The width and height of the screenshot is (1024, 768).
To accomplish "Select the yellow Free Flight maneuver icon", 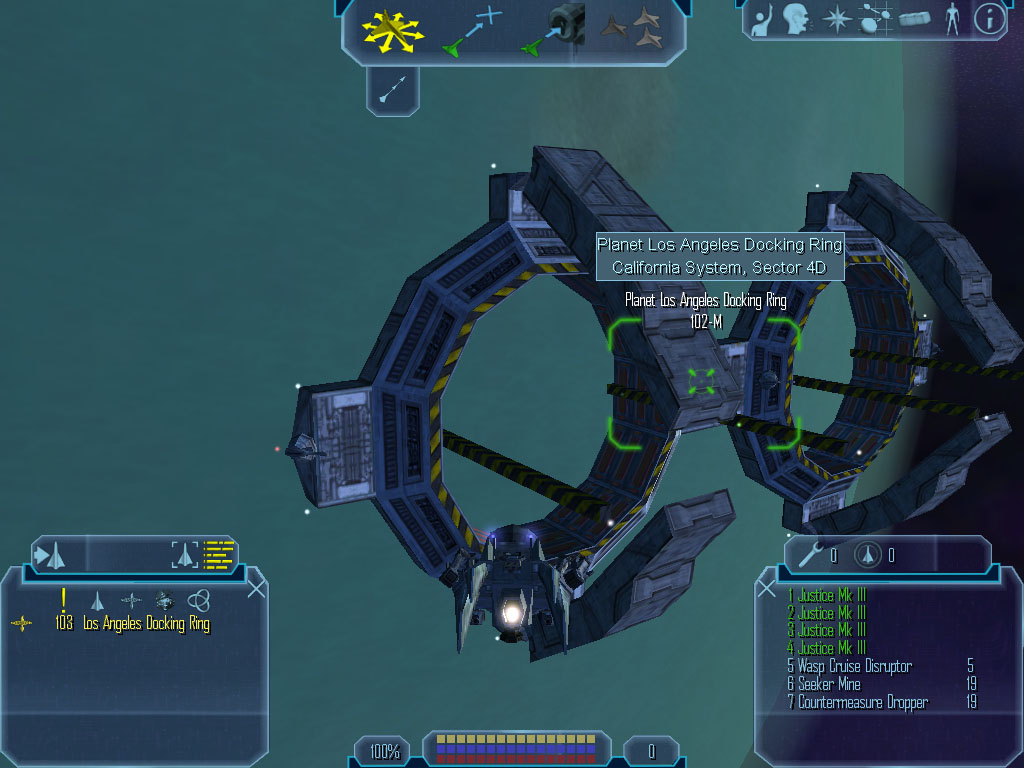I will tap(392, 30).
